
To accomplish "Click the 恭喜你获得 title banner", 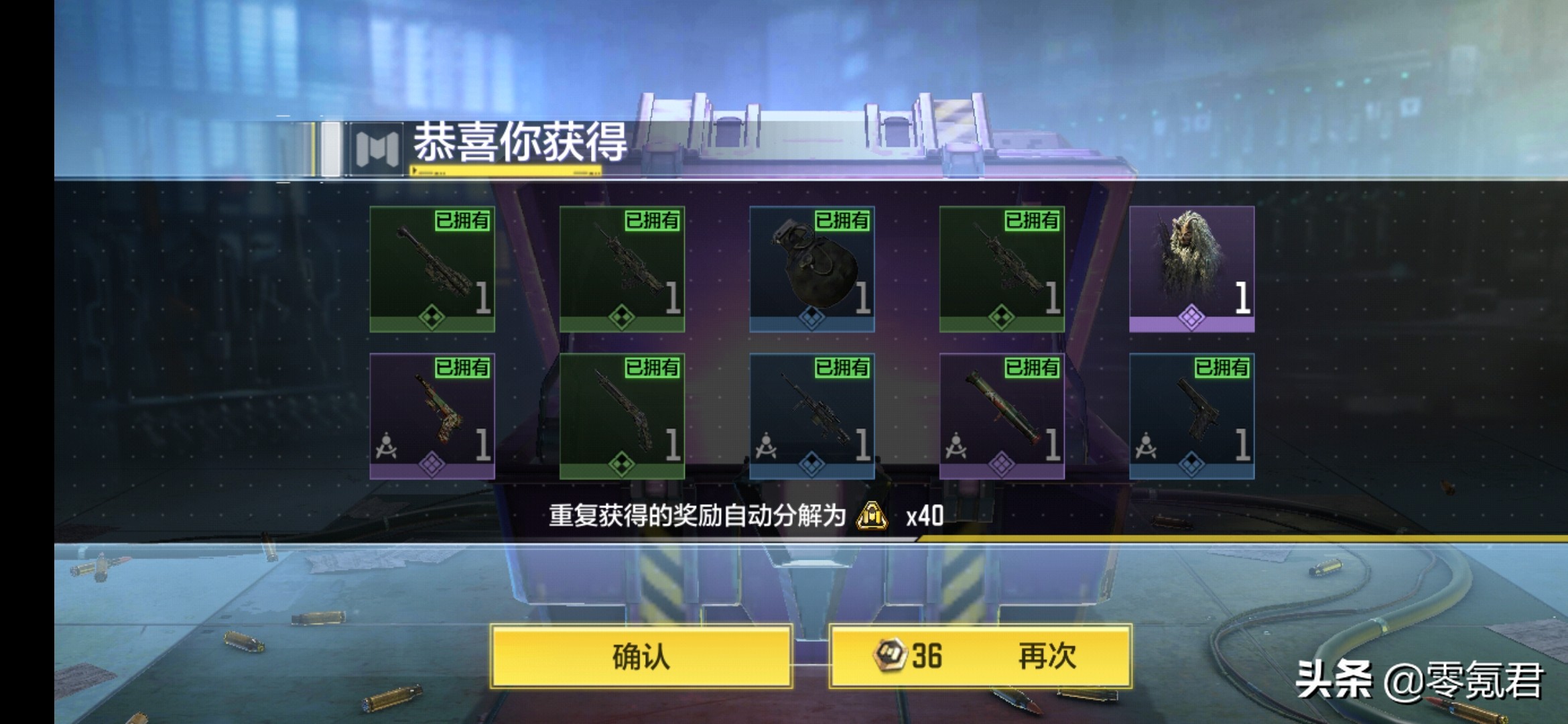I will pyautogui.click(x=521, y=143).
